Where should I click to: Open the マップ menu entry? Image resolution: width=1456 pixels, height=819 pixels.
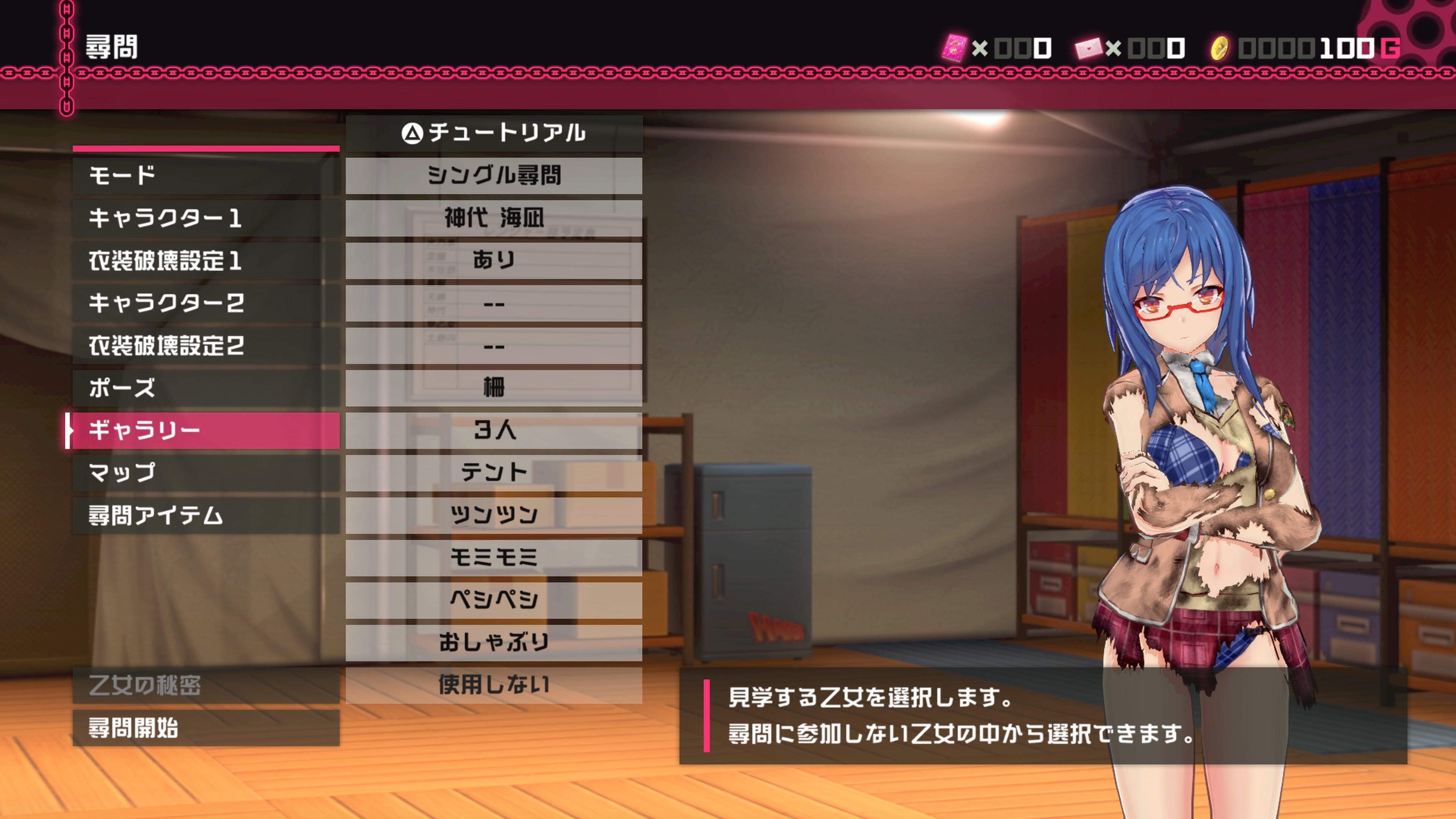(206, 472)
